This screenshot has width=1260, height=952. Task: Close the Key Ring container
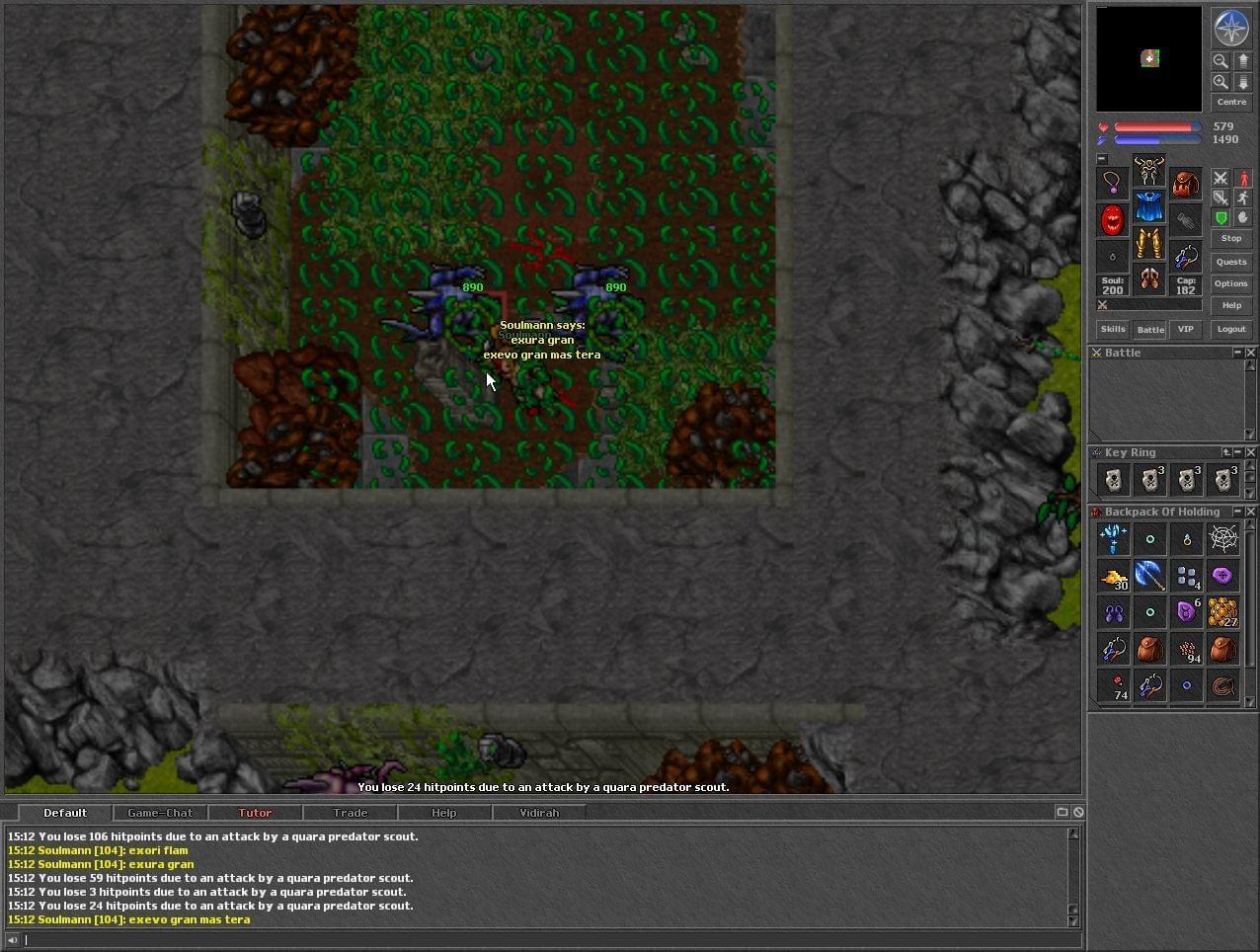1251,452
